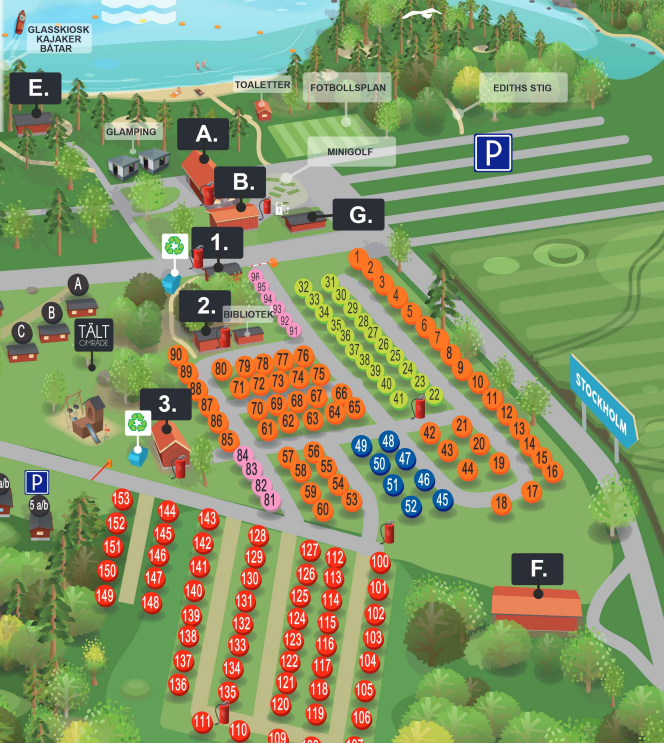Click cabin C circle marker
Image resolution: width=664 pixels, height=743 pixels.
pyautogui.click(x=20, y=331)
